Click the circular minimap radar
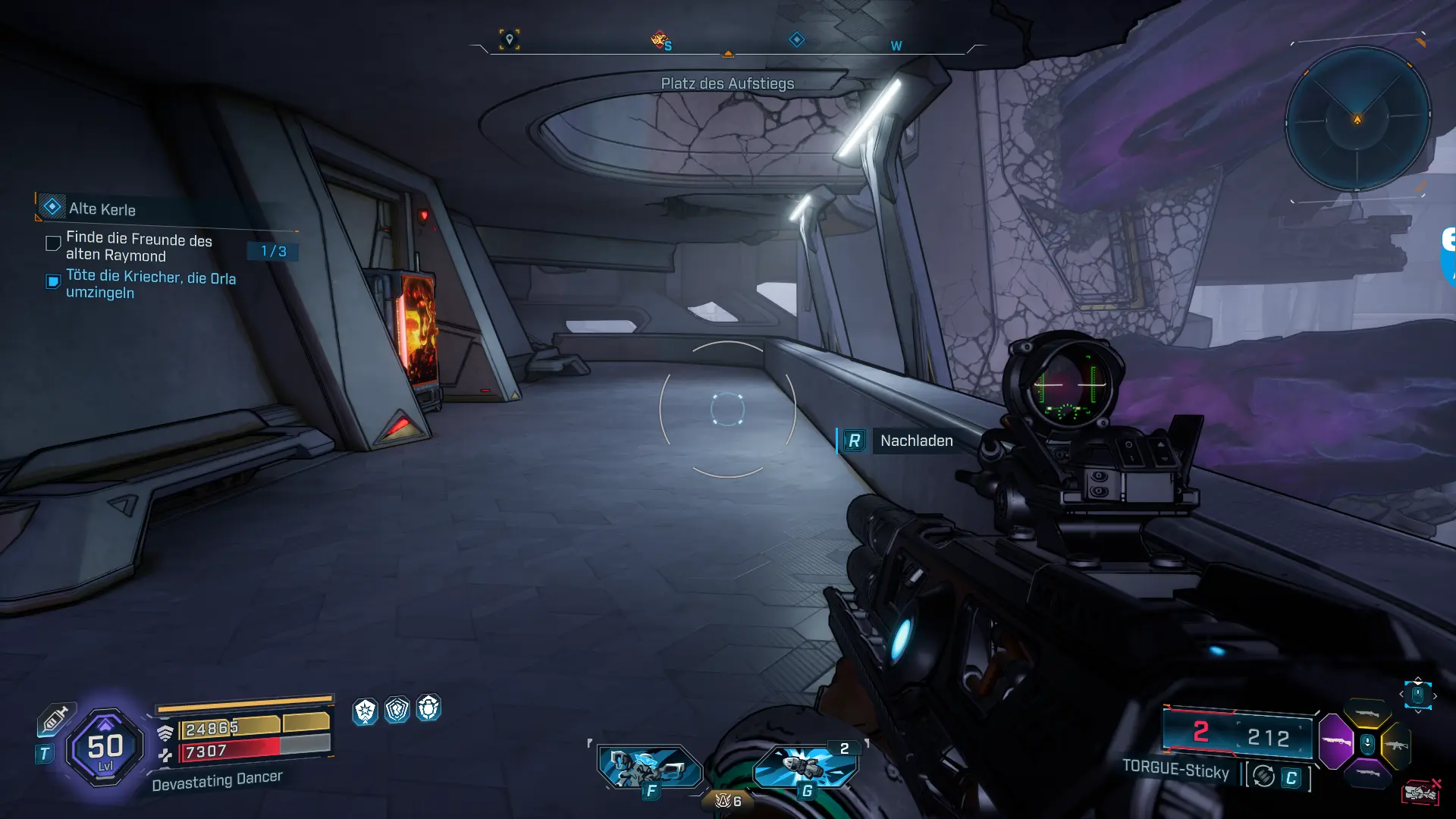 (1357, 120)
